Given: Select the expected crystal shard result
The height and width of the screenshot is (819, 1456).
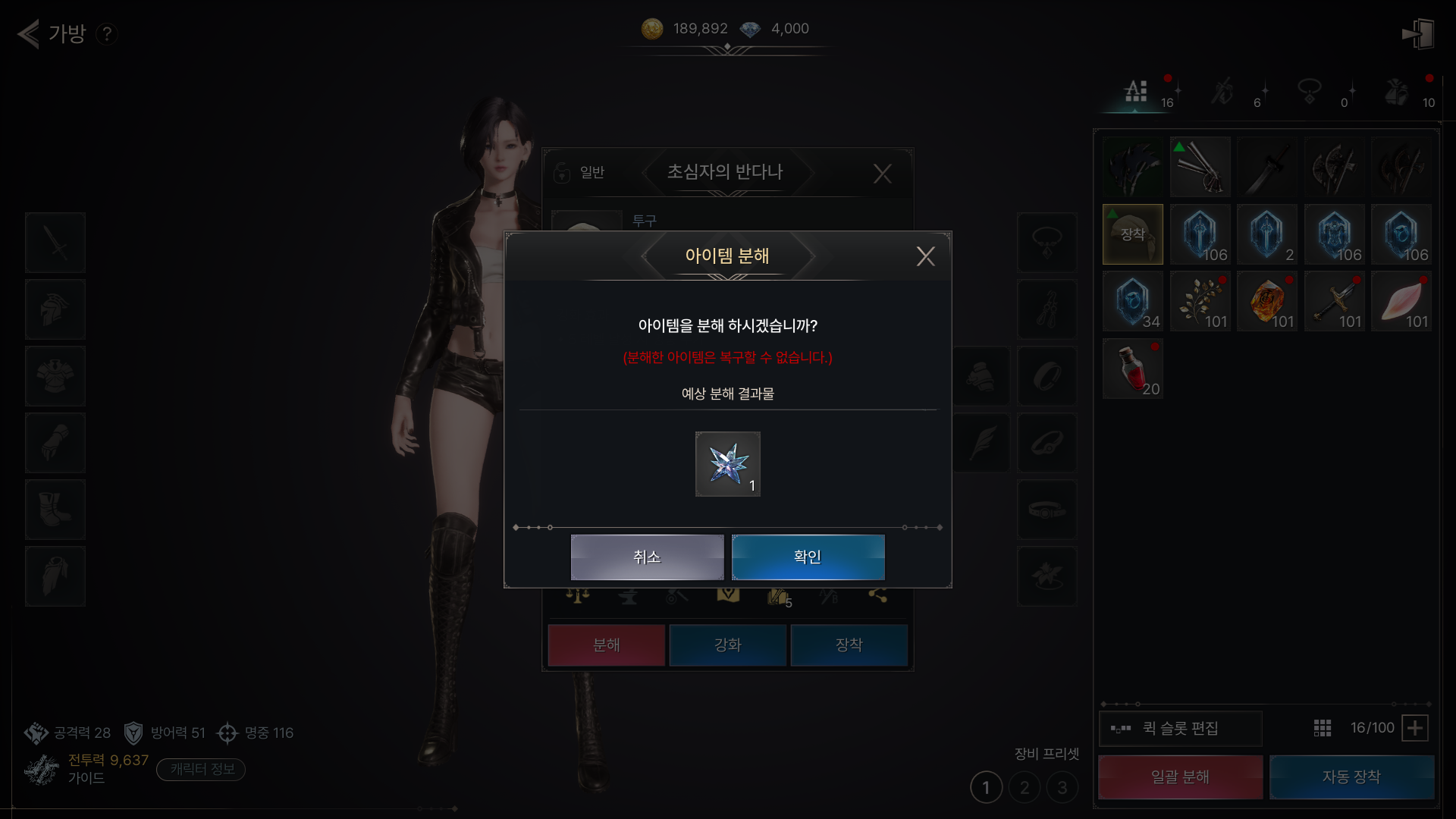Looking at the screenshot, I should [x=727, y=464].
